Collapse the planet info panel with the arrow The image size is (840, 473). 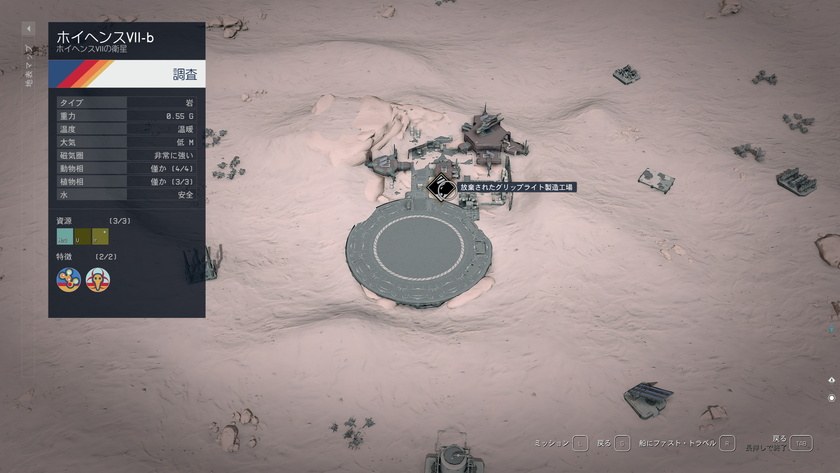(29, 29)
